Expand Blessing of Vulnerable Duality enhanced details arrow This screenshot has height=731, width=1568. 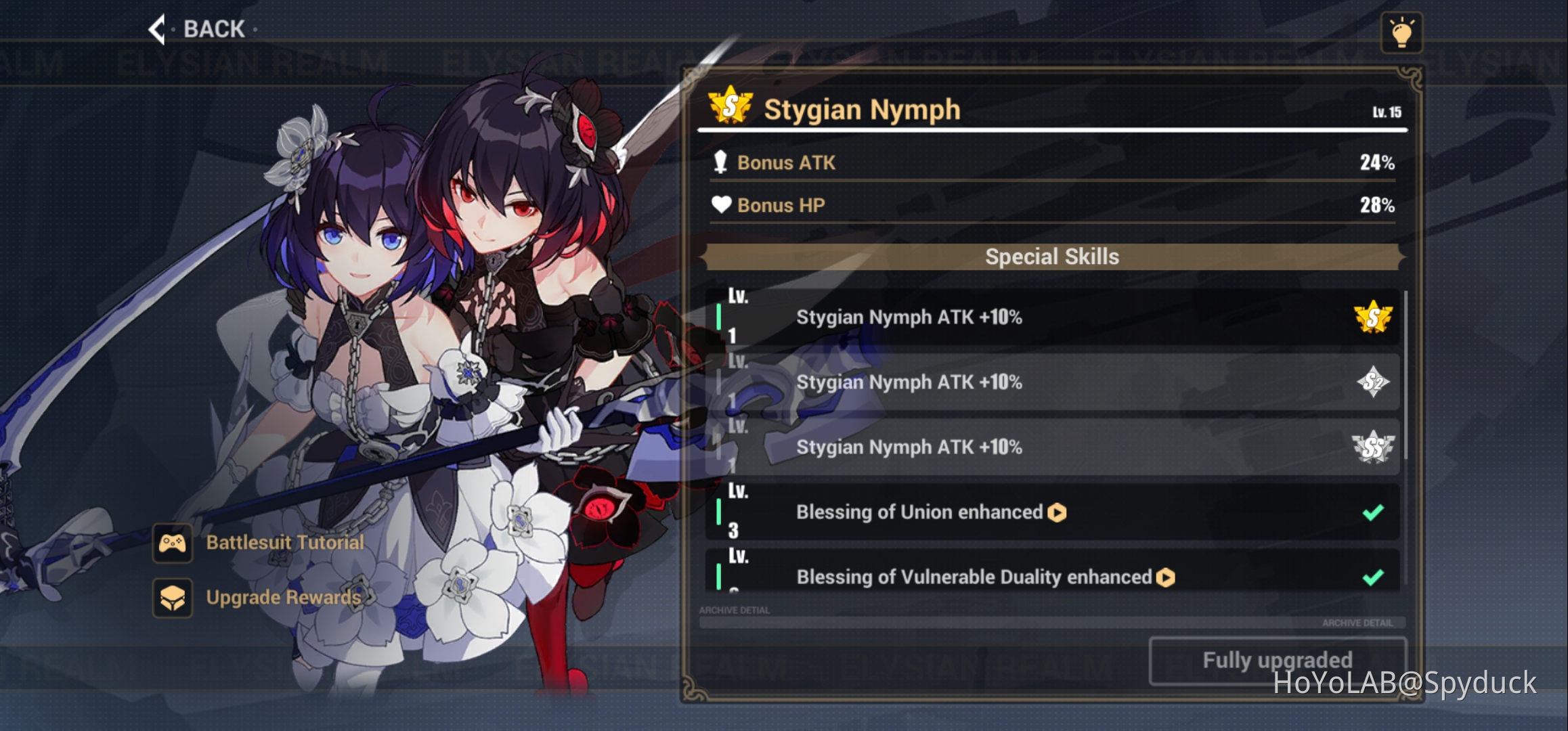(x=1167, y=577)
